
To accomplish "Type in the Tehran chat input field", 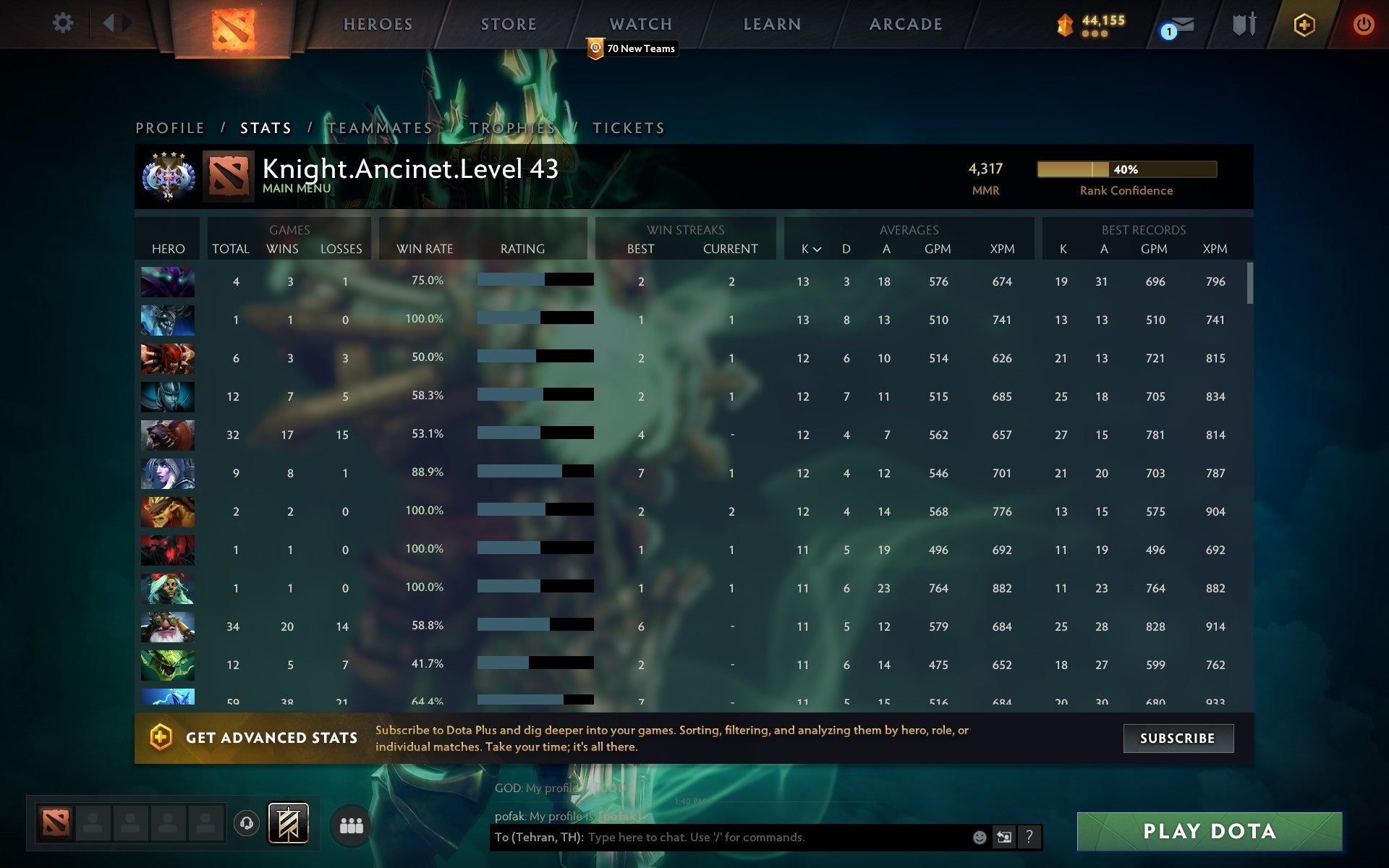I will (723, 838).
